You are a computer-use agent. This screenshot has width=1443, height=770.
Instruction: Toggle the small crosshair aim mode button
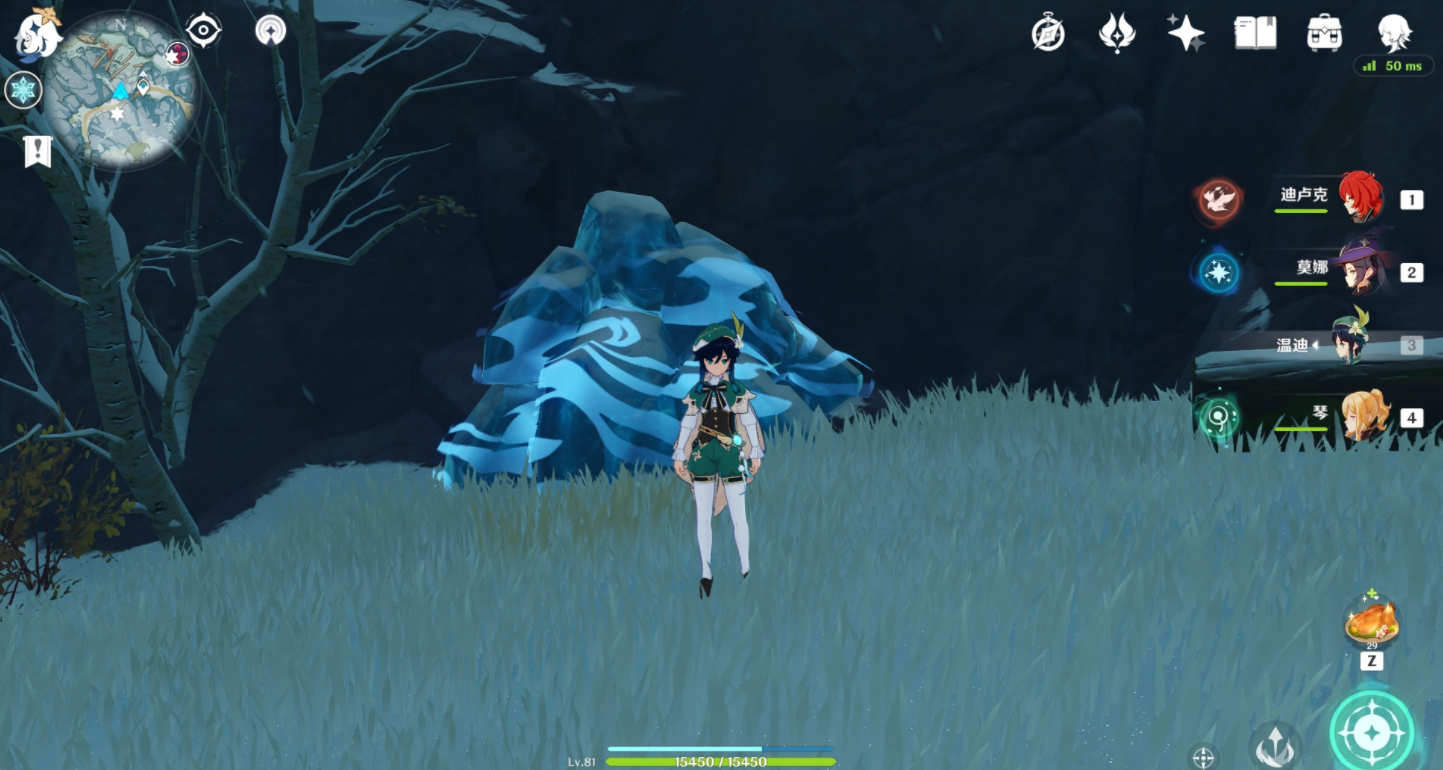point(1203,757)
